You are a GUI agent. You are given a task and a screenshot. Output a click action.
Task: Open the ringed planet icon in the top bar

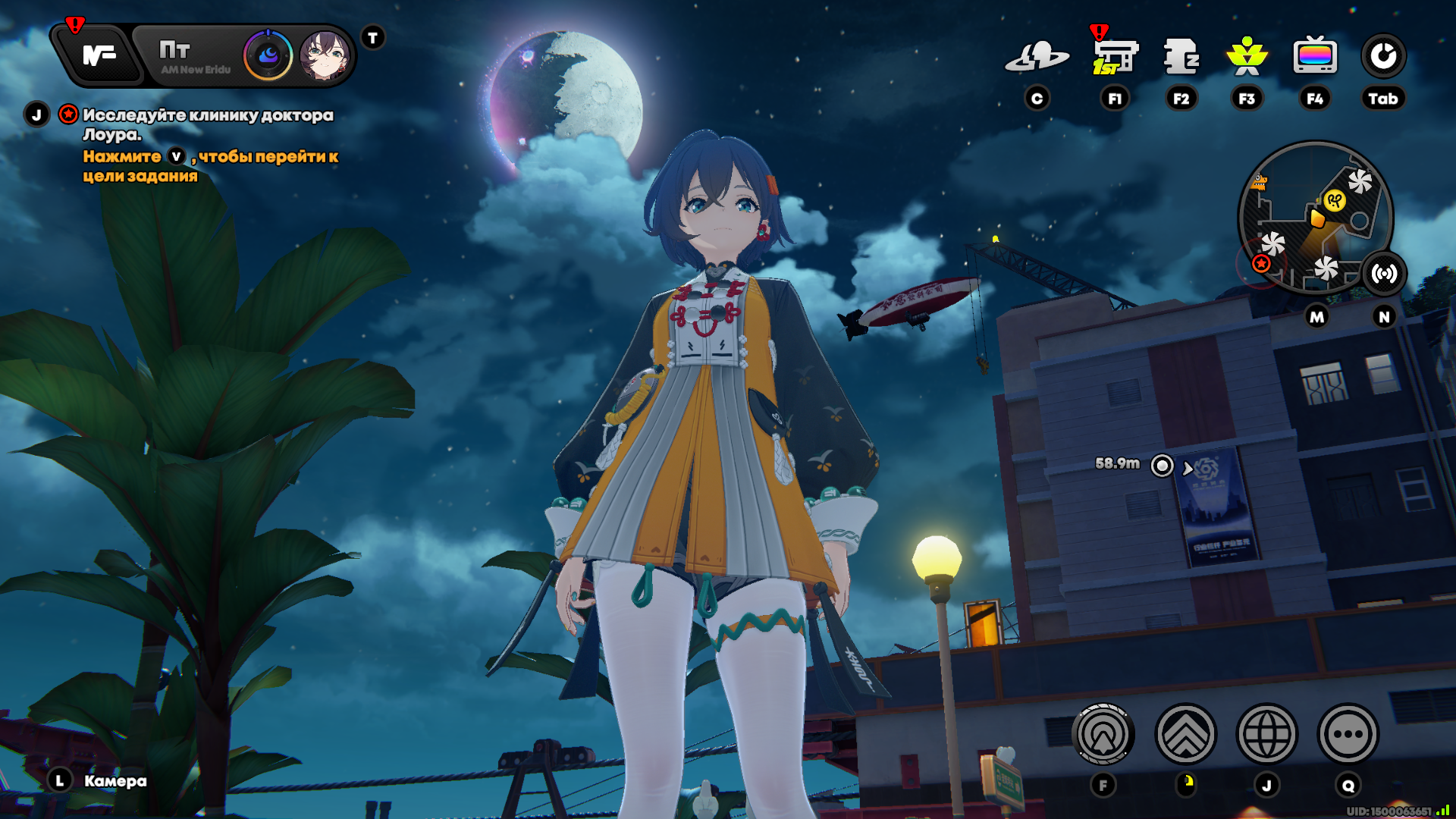tap(1037, 57)
